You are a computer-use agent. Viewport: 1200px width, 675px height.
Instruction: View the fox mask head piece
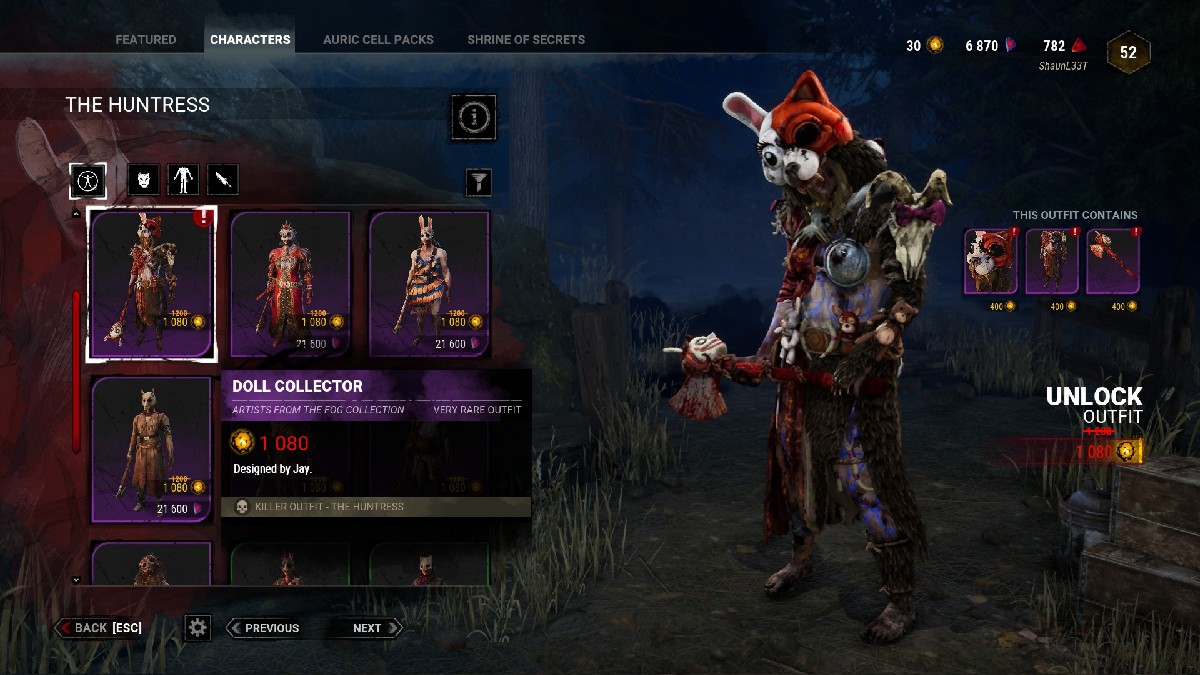point(991,262)
